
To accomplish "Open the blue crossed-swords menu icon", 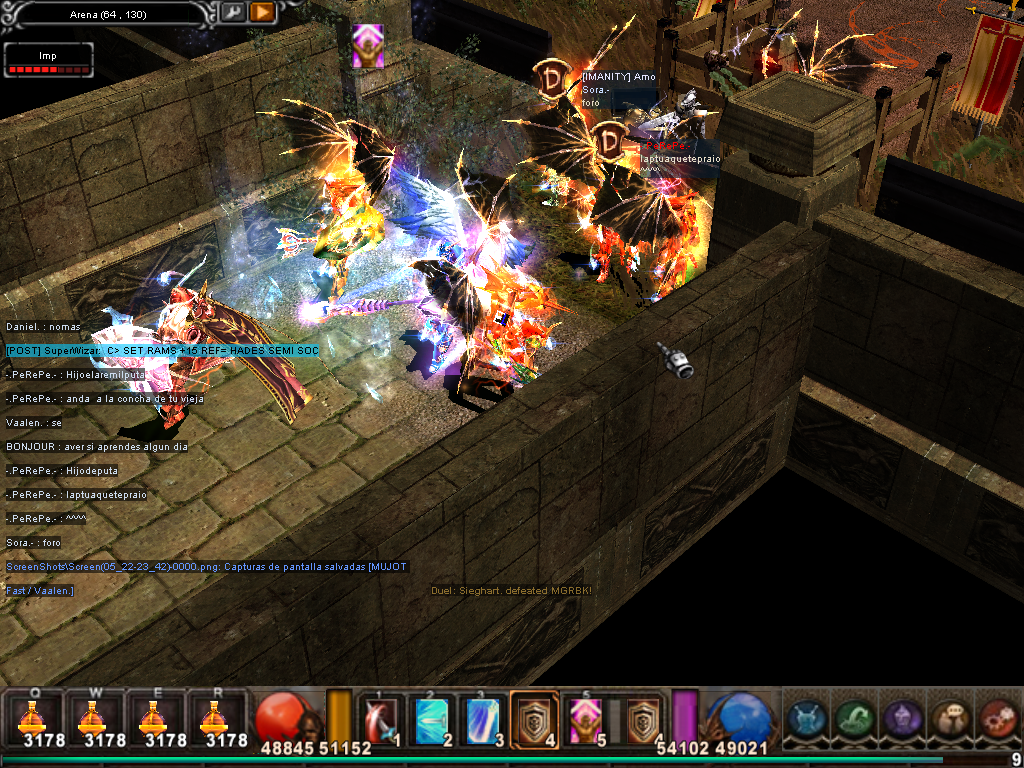I will pos(806,719).
